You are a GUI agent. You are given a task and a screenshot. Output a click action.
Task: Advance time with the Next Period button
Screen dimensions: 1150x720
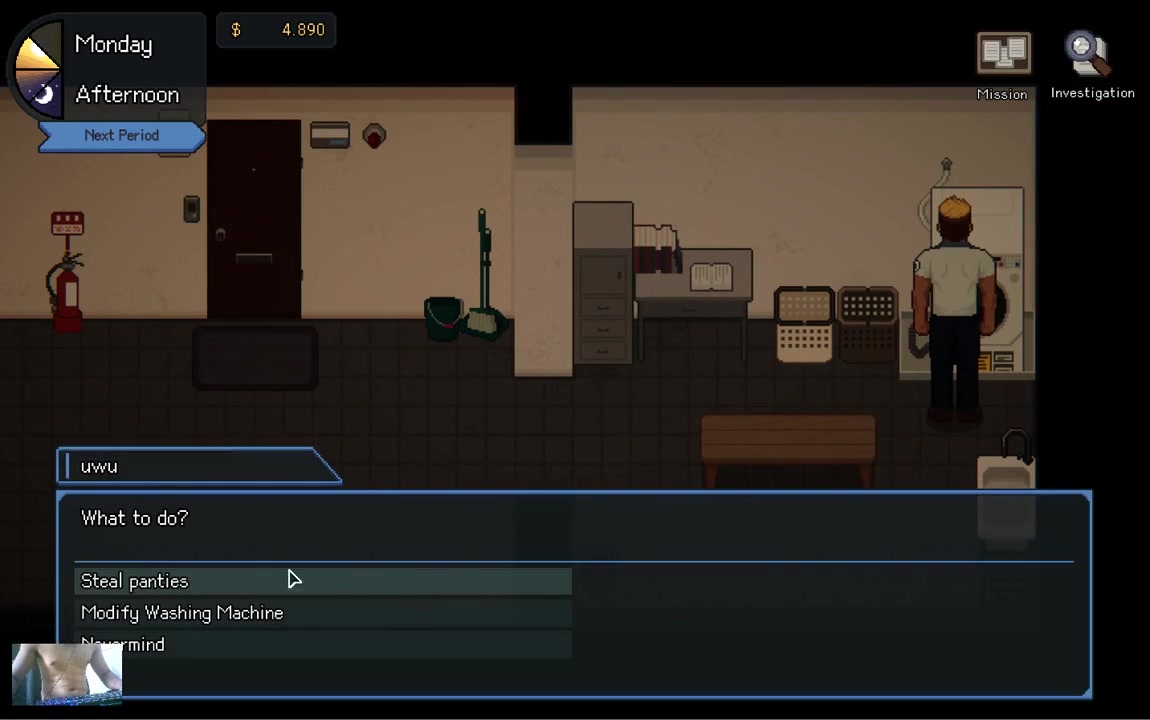(121, 136)
